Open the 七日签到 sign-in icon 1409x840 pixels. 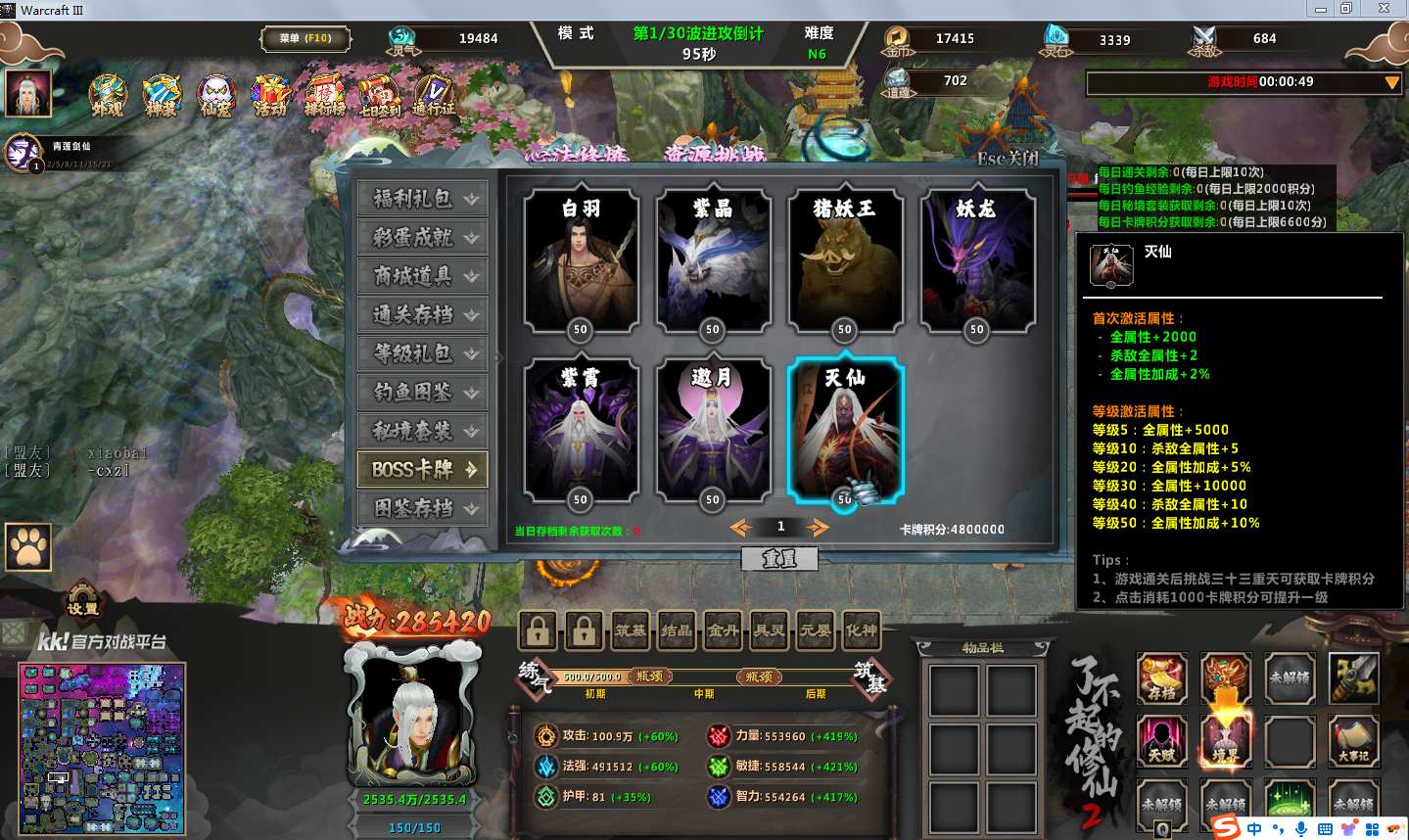click(379, 97)
